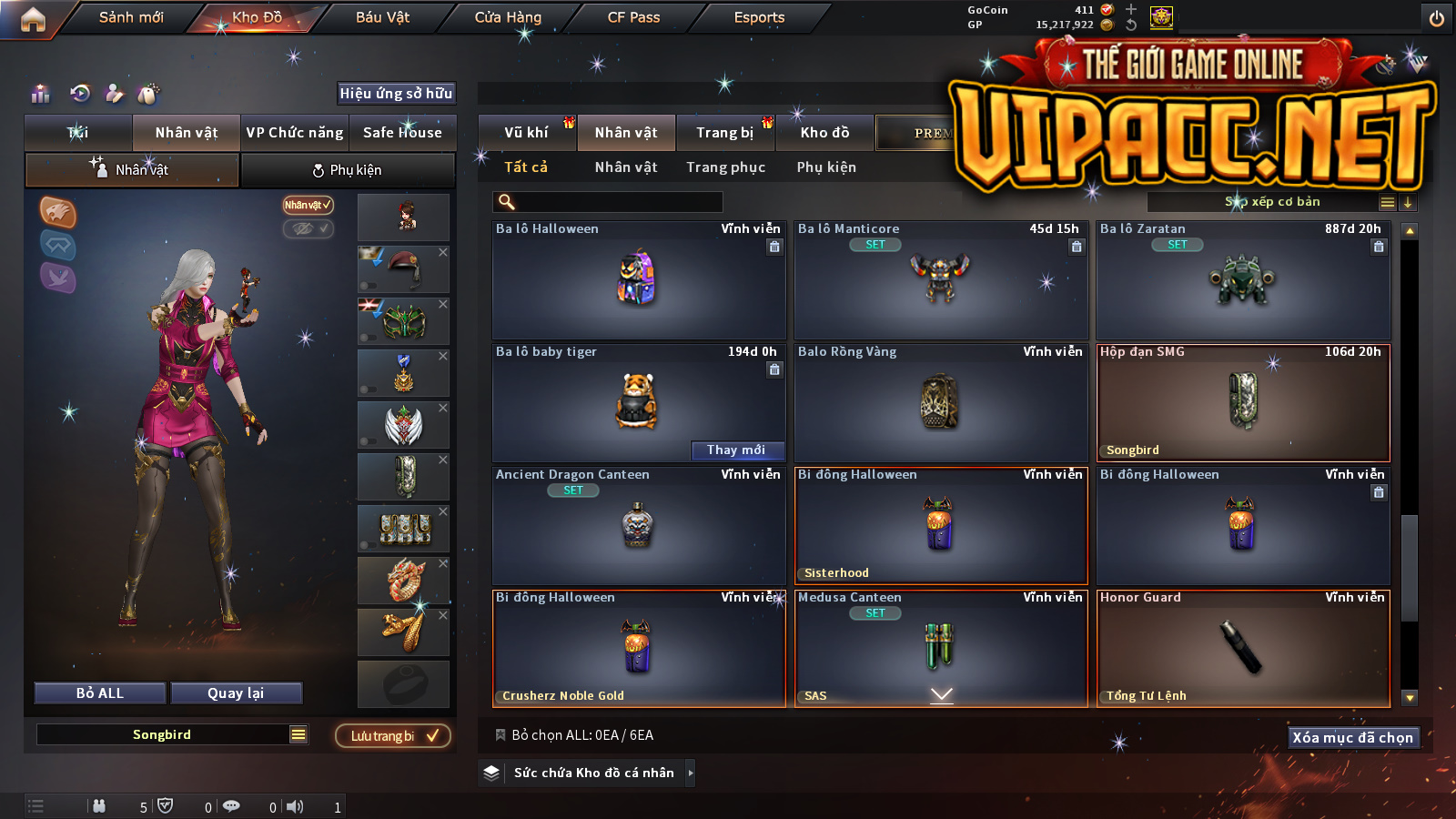Image resolution: width=1456 pixels, height=819 pixels.
Task: Filter inventory by Trang phục
Action: point(725,167)
